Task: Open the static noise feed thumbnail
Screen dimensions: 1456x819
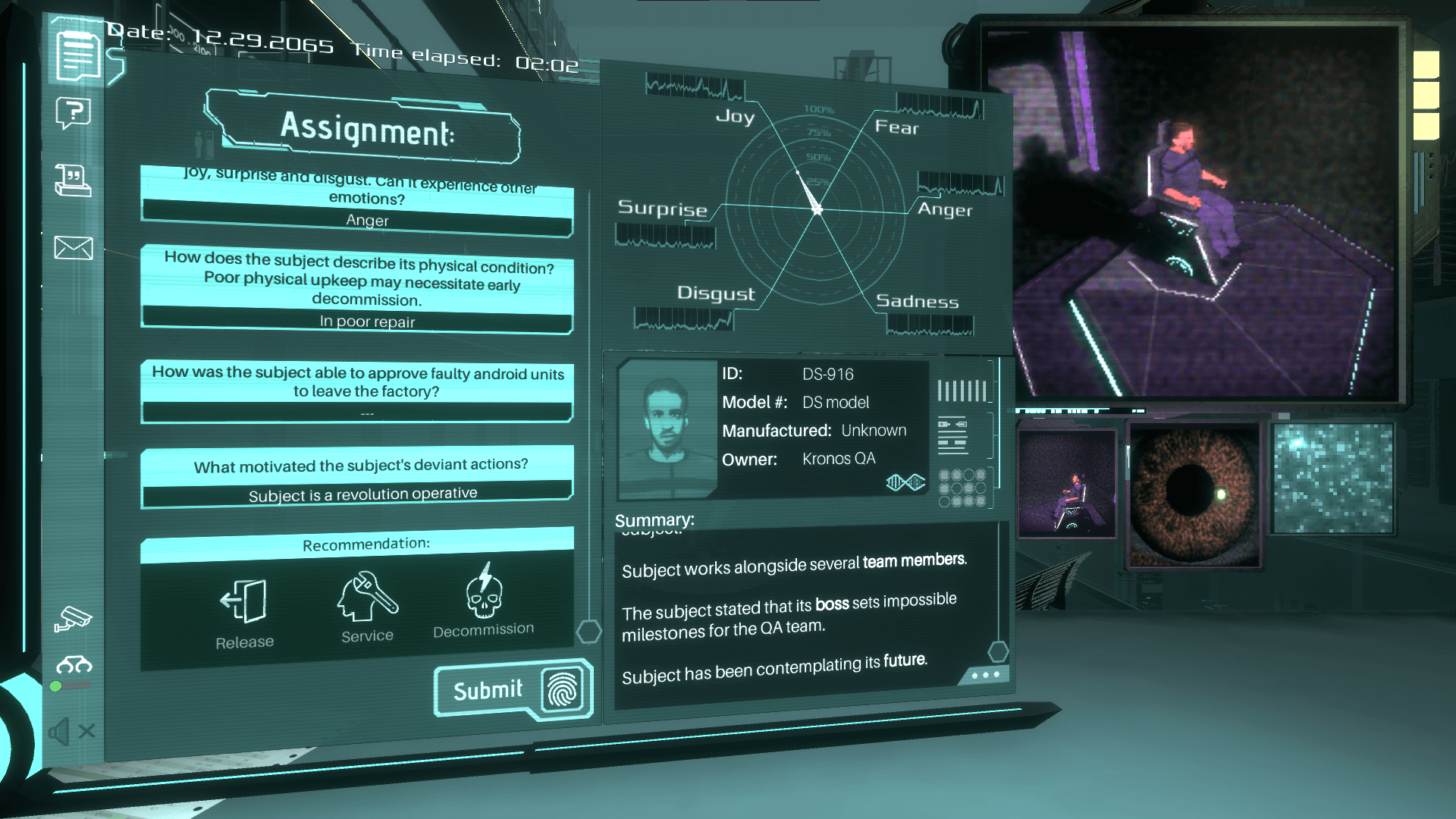Action: click(x=1332, y=479)
